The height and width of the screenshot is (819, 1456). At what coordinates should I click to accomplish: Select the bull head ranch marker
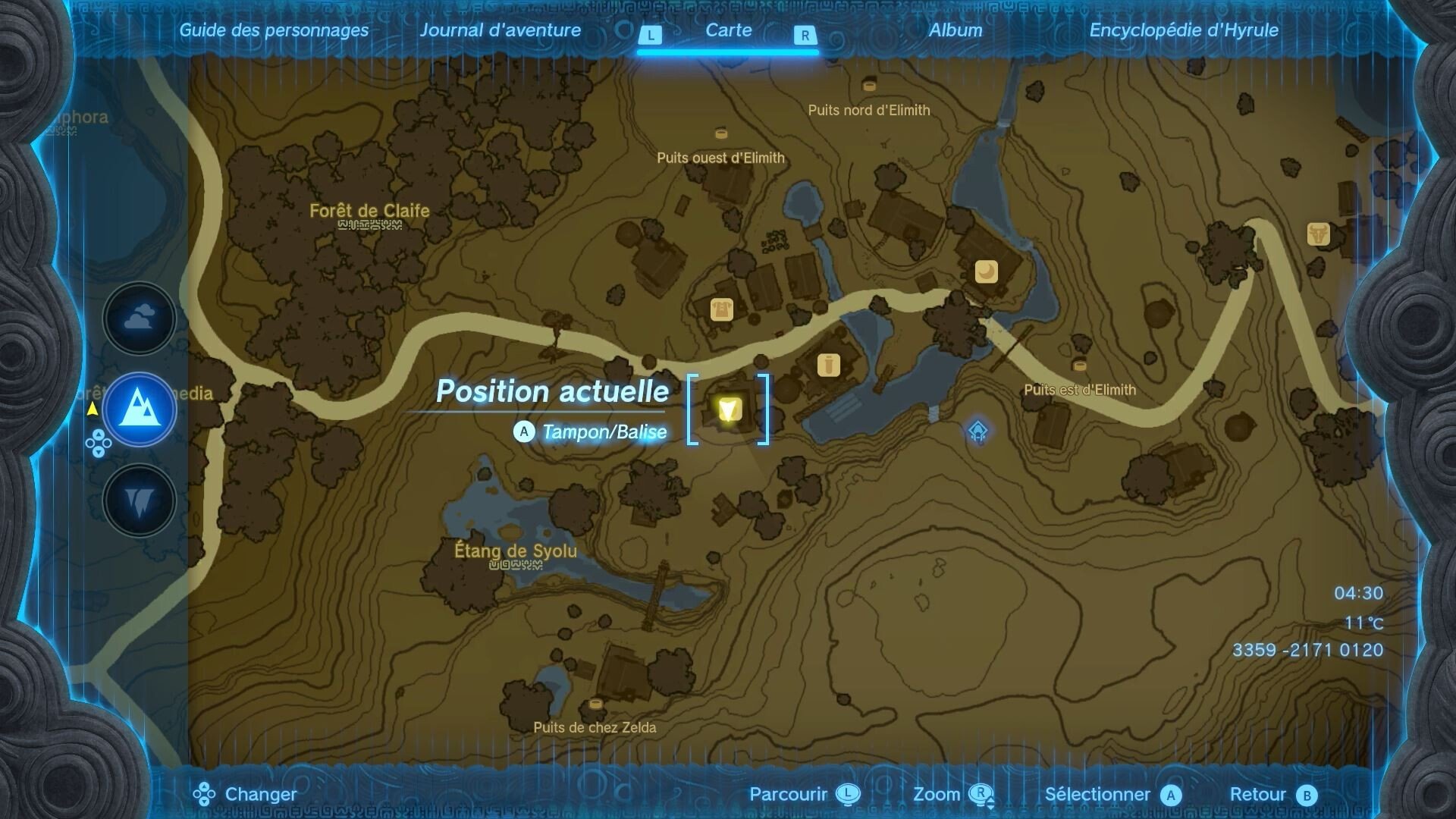point(1319,234)
